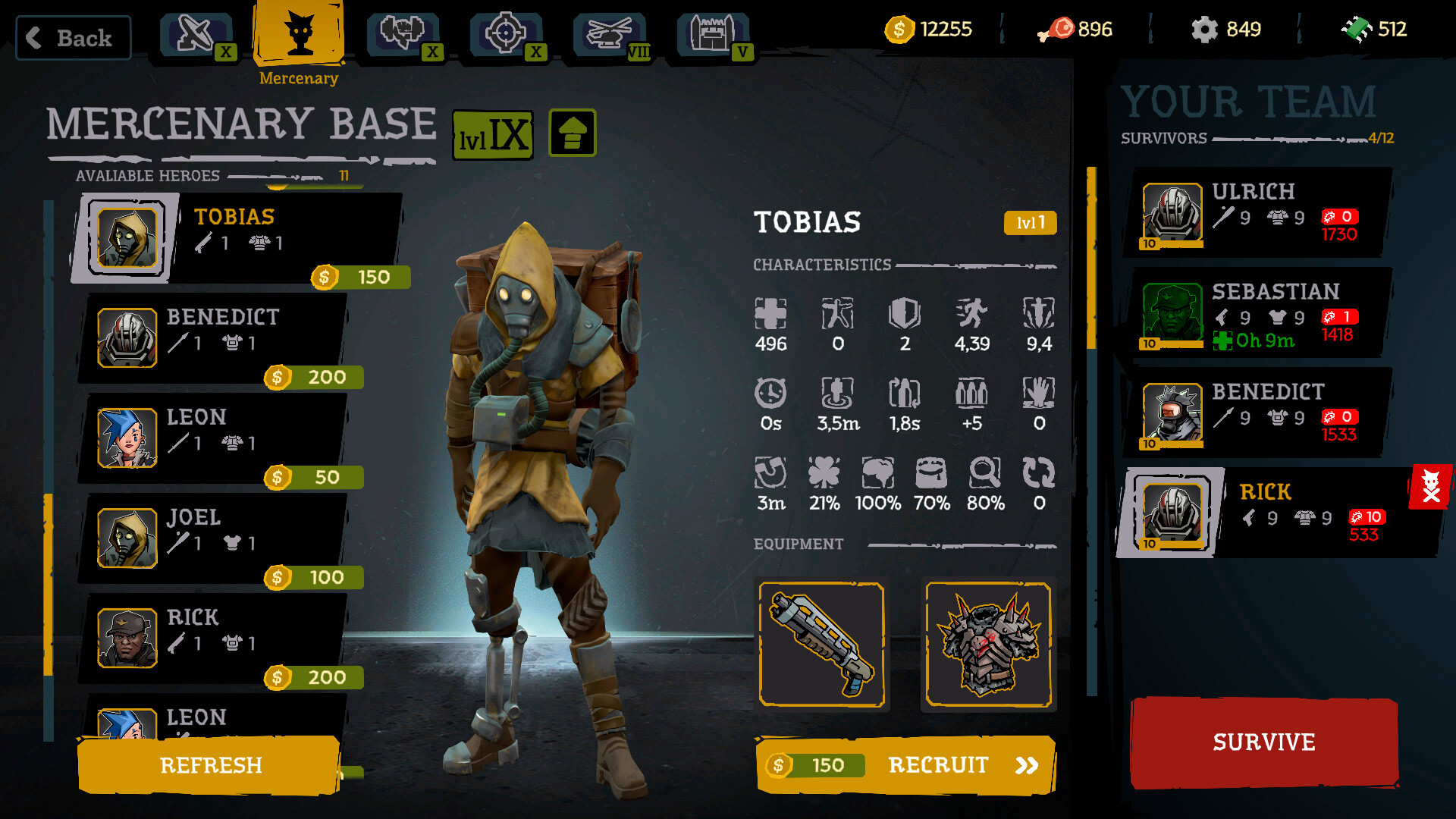Upgrade the Mercenary Base with the arrow button
This screenshot has height=819, width=1456.
click(x=573, y=133)
